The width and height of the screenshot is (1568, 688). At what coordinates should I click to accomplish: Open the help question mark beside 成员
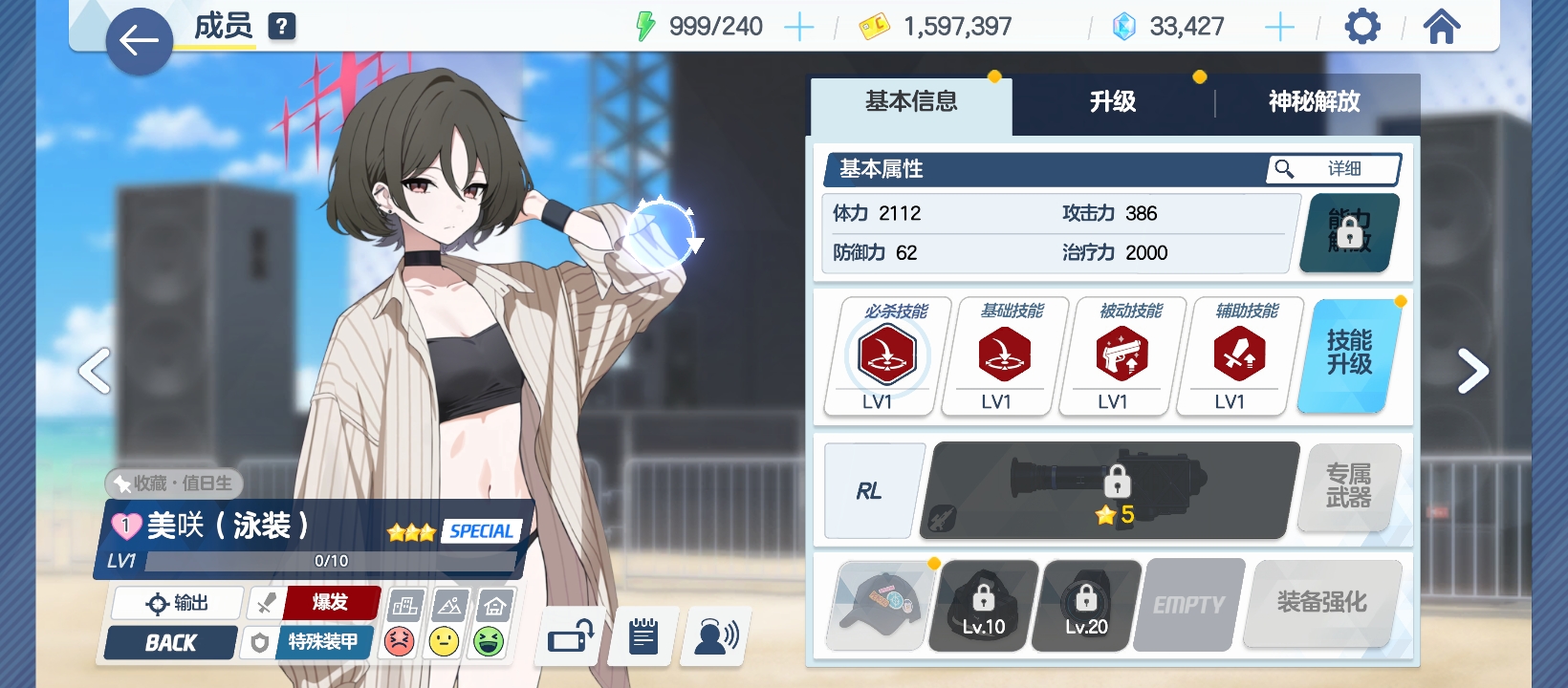pos(281,27)
